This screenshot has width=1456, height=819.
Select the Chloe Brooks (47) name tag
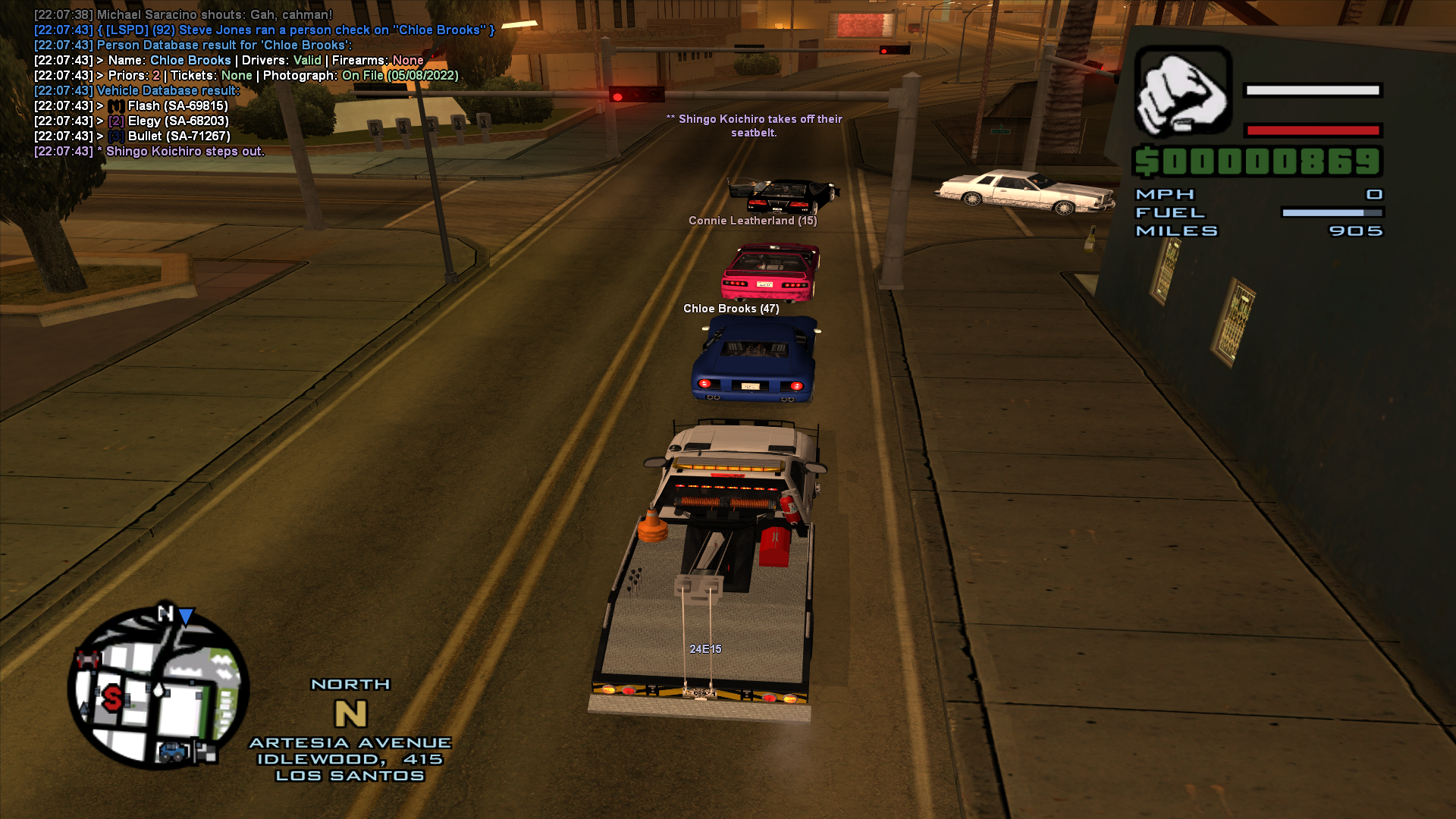tap(730, 309)
